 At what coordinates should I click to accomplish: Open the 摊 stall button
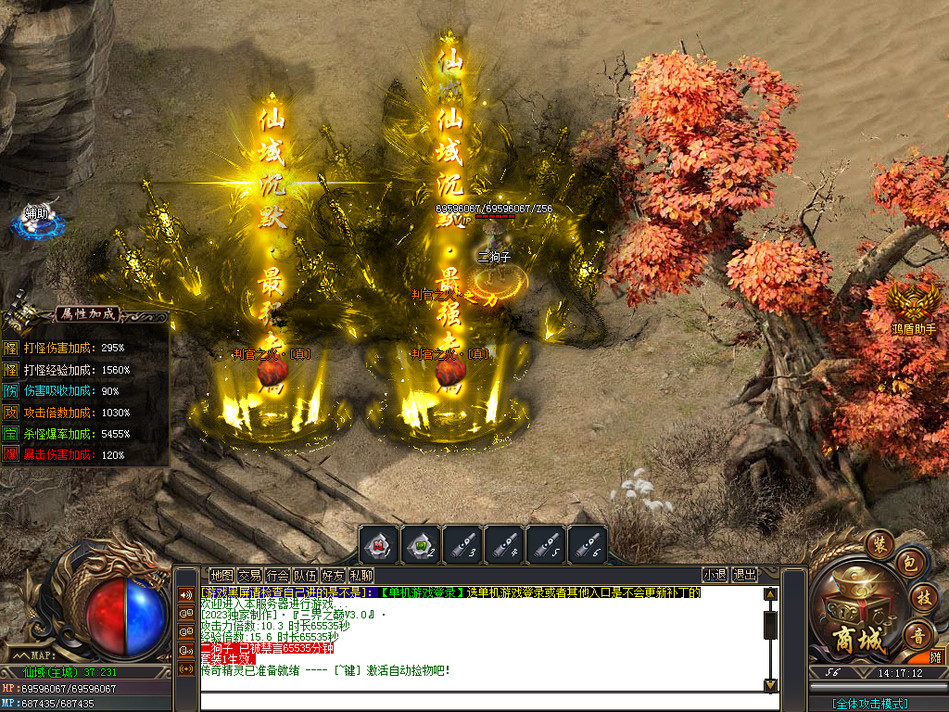click(934, 656)
